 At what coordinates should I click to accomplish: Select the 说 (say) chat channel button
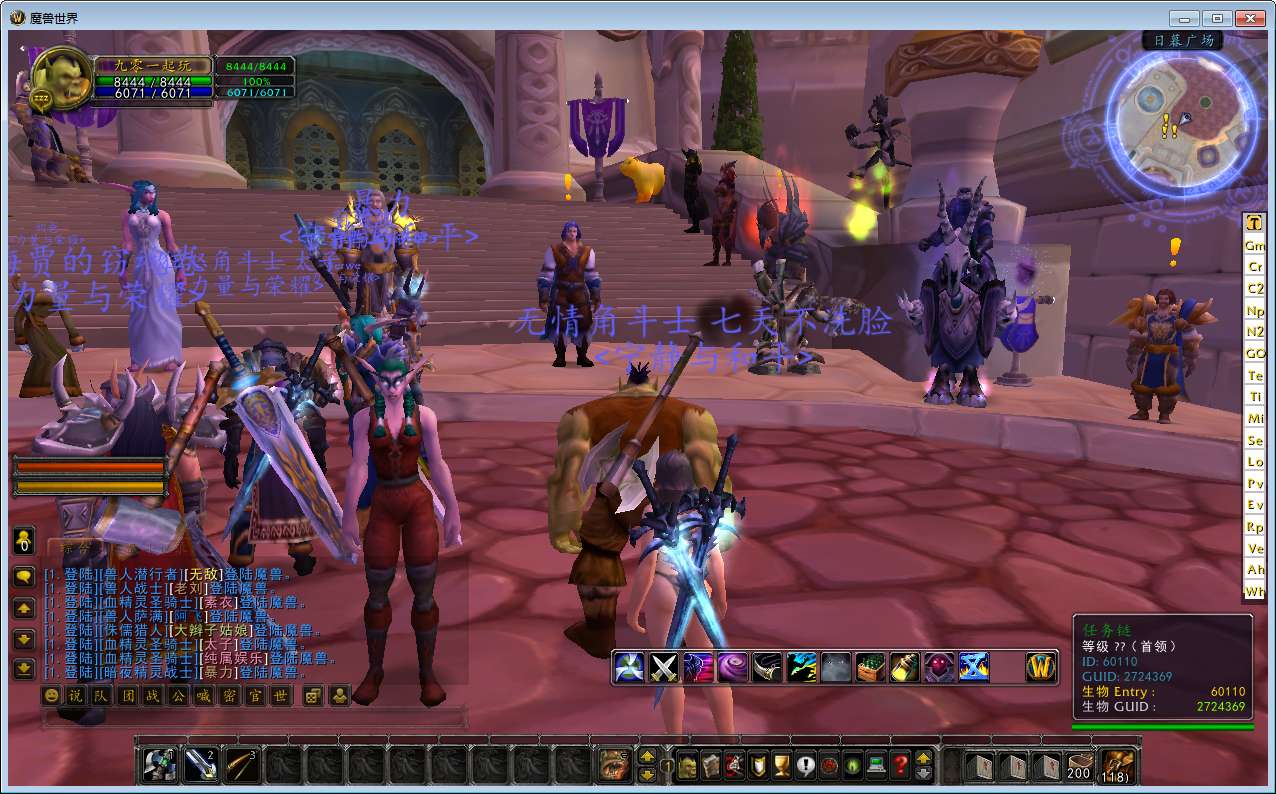[76, 695]
